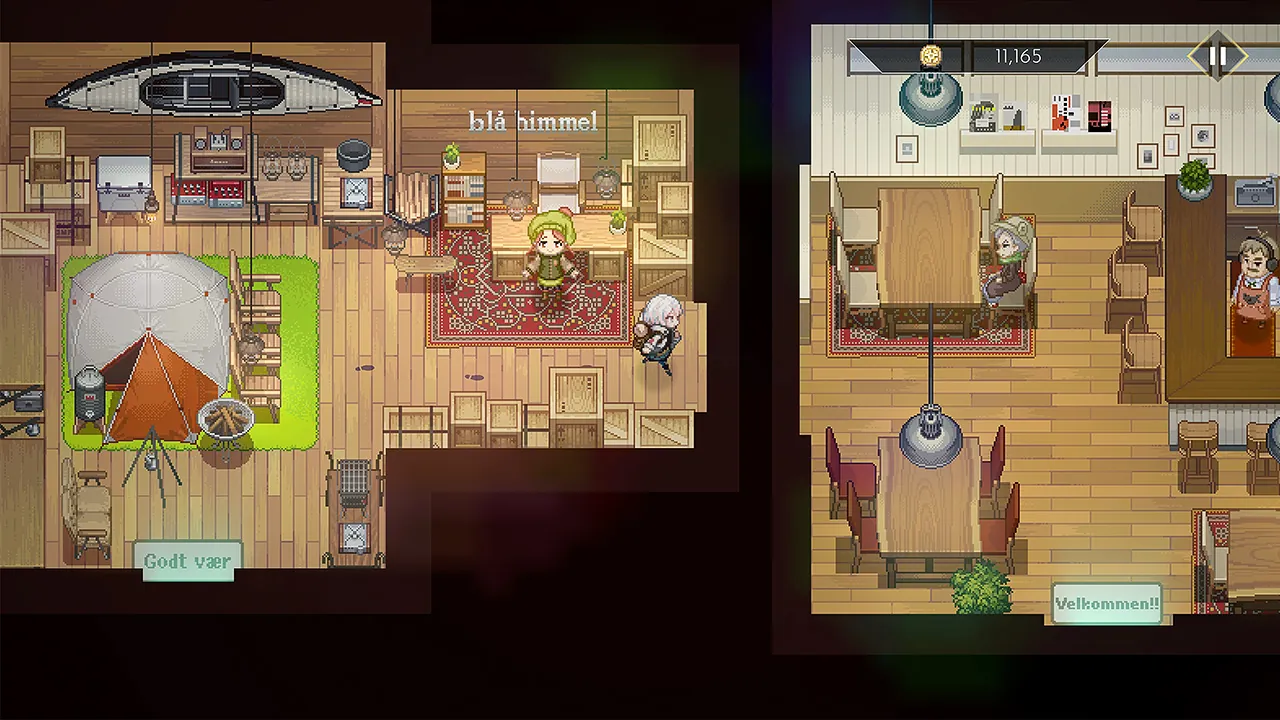Tap the Velkommen!! greeting bubble

[x=1105, y=603]
